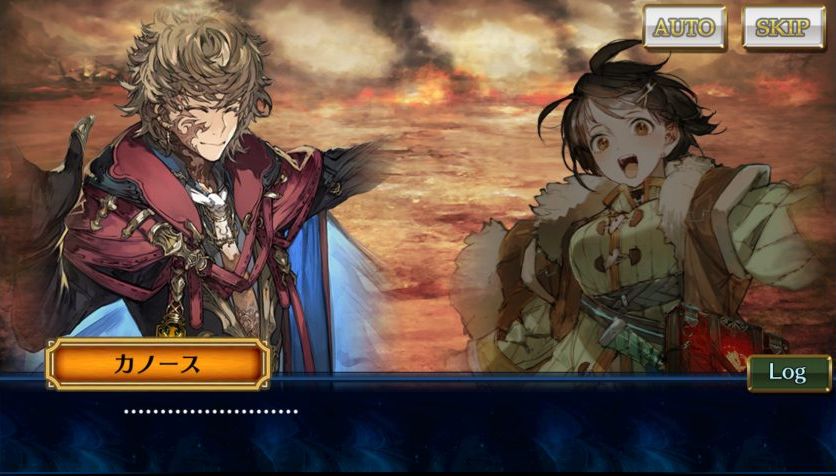Skip the cutscene with SKIP button

783,27
